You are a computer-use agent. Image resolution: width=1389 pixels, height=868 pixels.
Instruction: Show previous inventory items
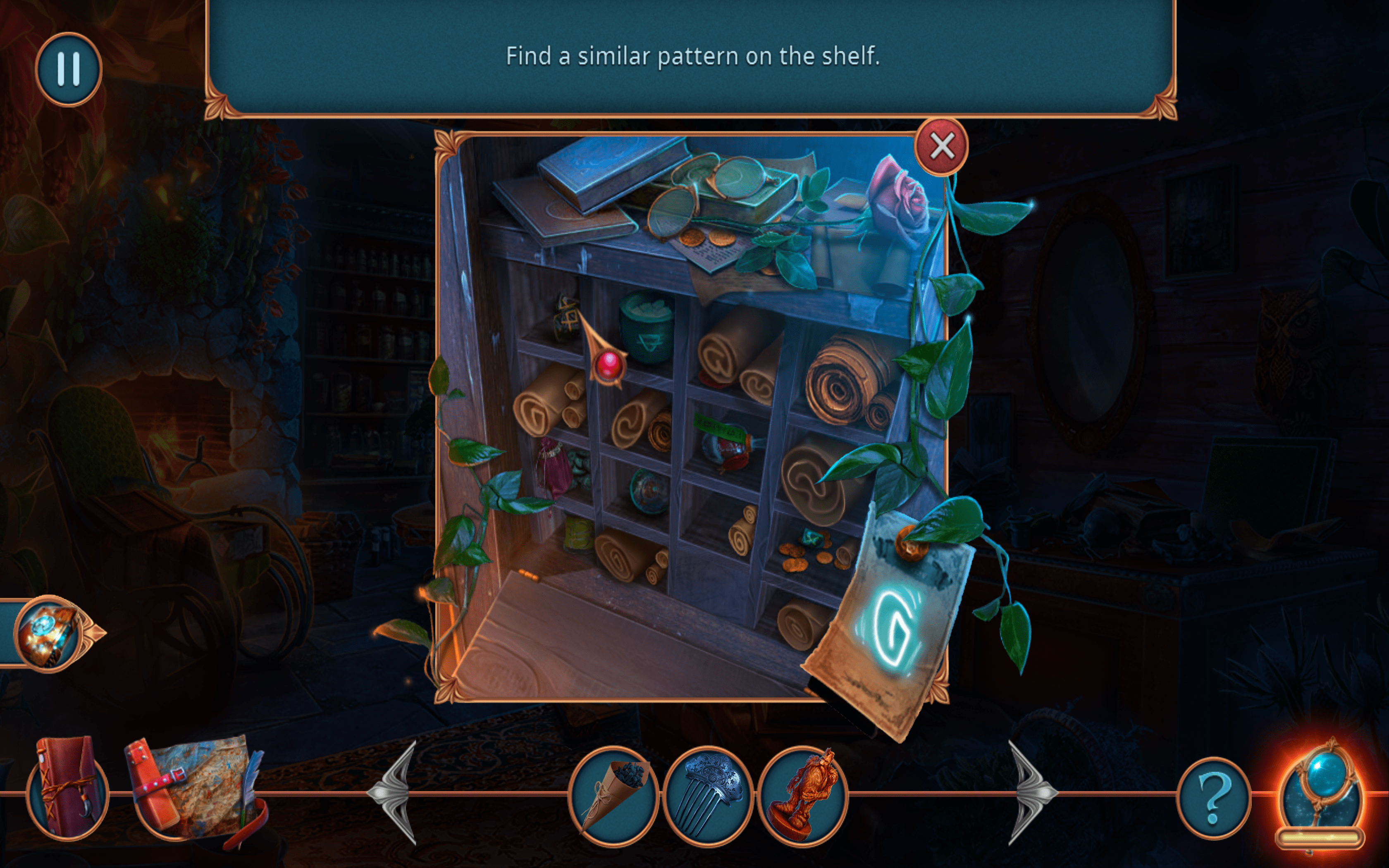coord(395,793)
